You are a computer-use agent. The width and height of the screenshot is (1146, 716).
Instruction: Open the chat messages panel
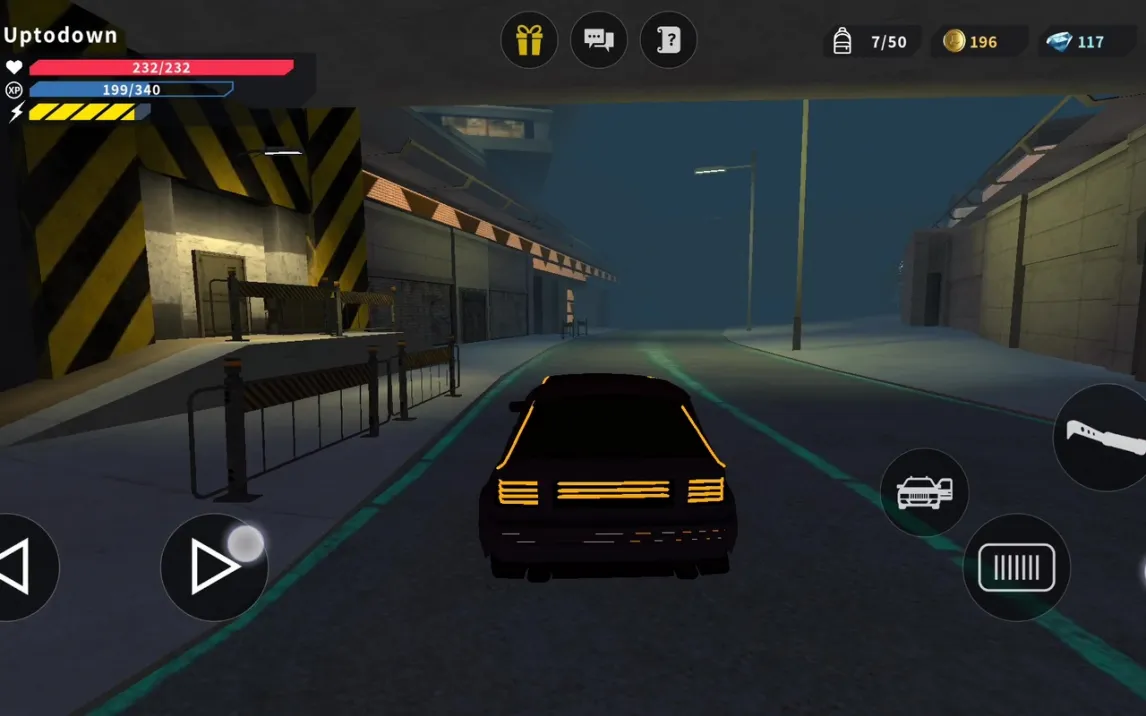click(x=598, y=40)
